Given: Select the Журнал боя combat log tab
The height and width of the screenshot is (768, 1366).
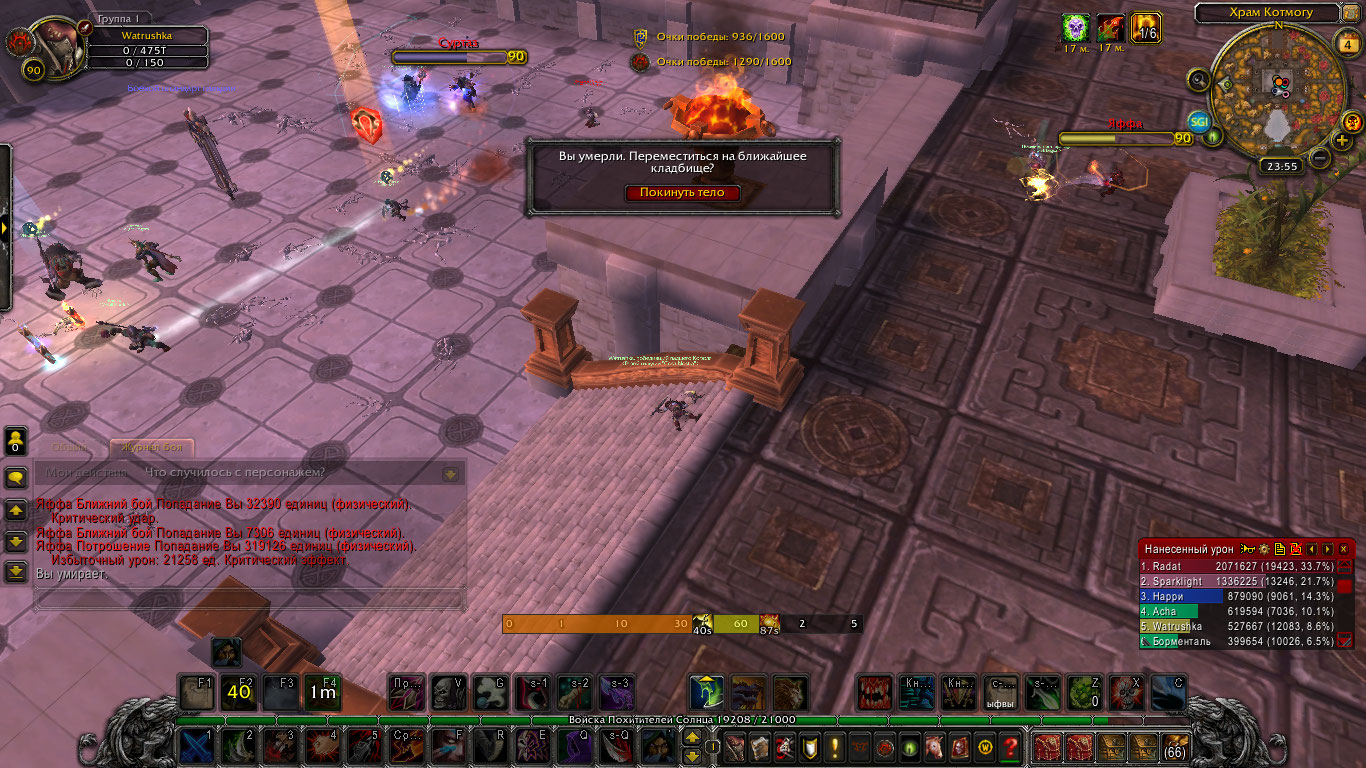Looking at the screenshot, I should point(151,448).
